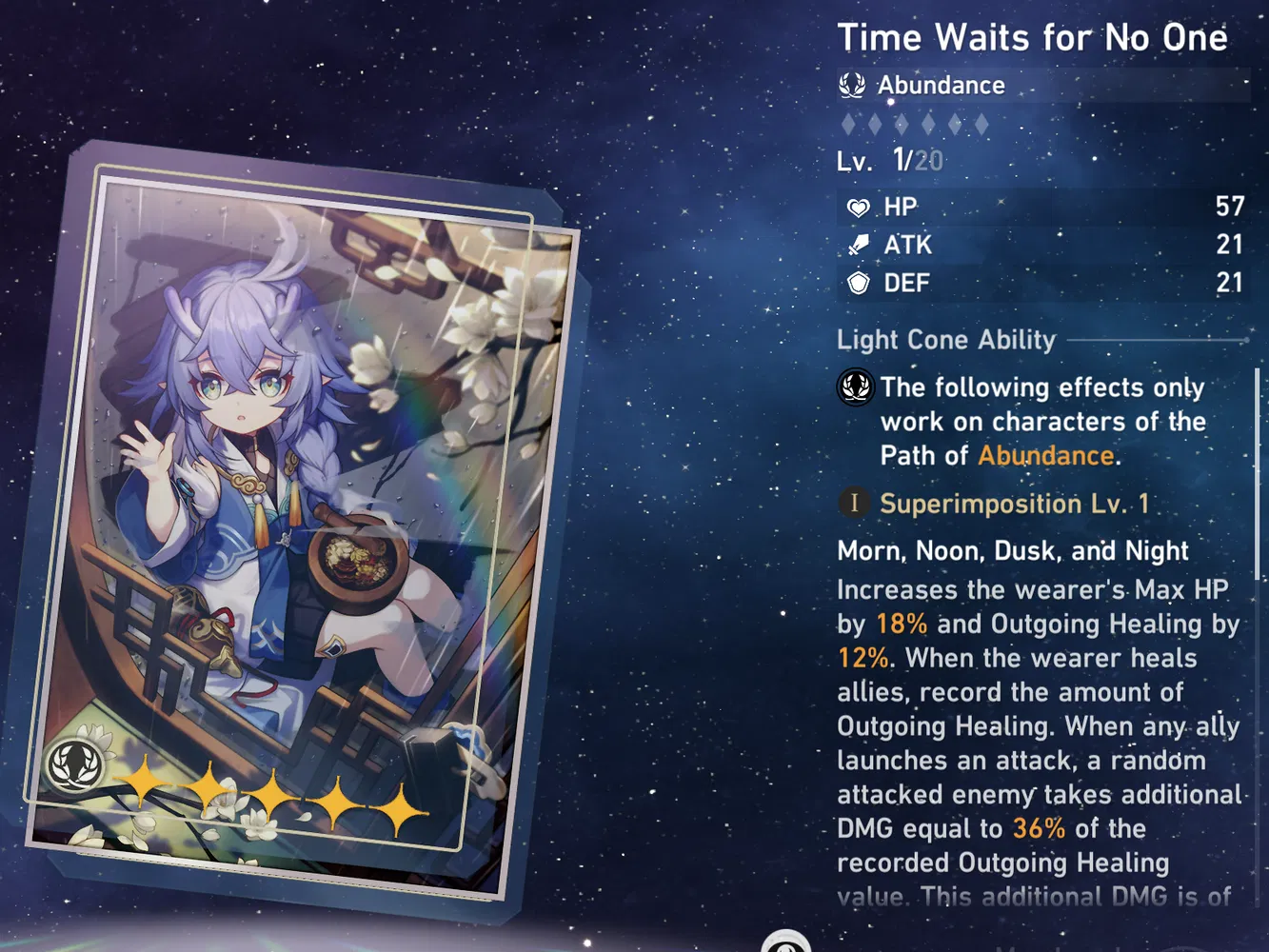Image resolution: width=1269 pixels, height=952 pixels.
Task: Open the Abundance icon at the screen bottom
Action: [x=787, y=943]
